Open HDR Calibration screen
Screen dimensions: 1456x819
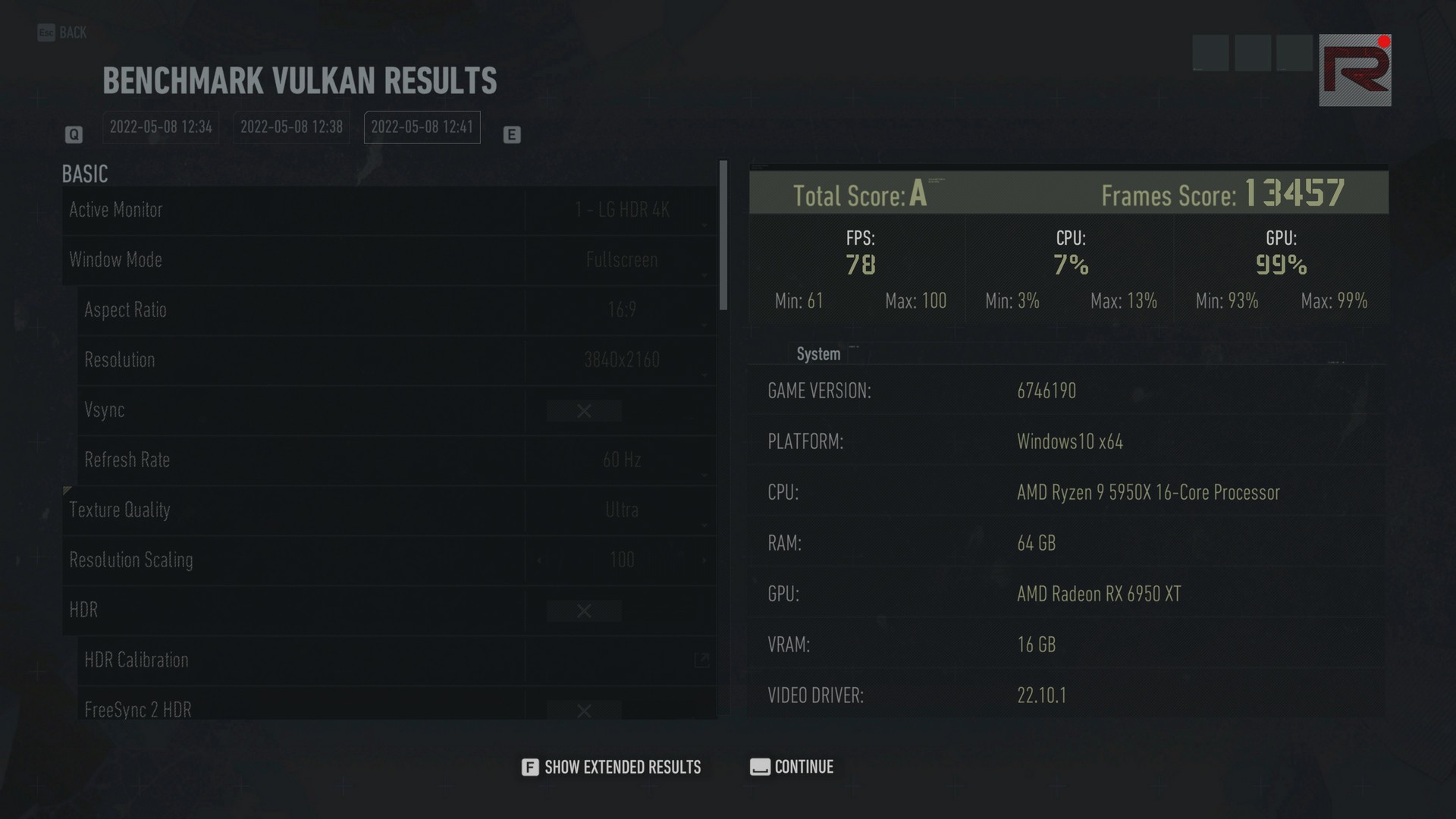pos(701,660)
